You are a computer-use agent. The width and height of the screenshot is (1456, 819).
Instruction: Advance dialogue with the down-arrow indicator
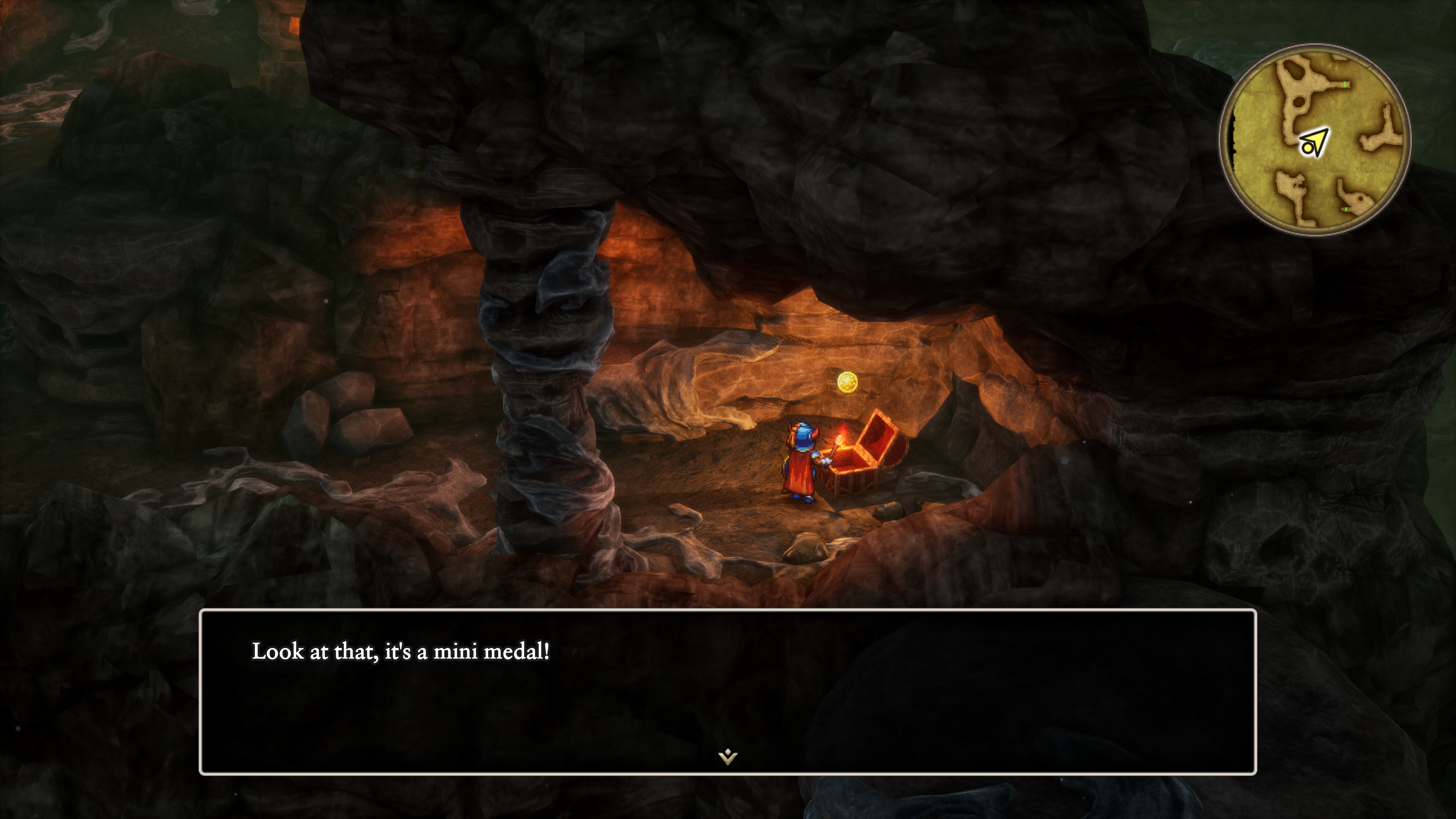728,756
